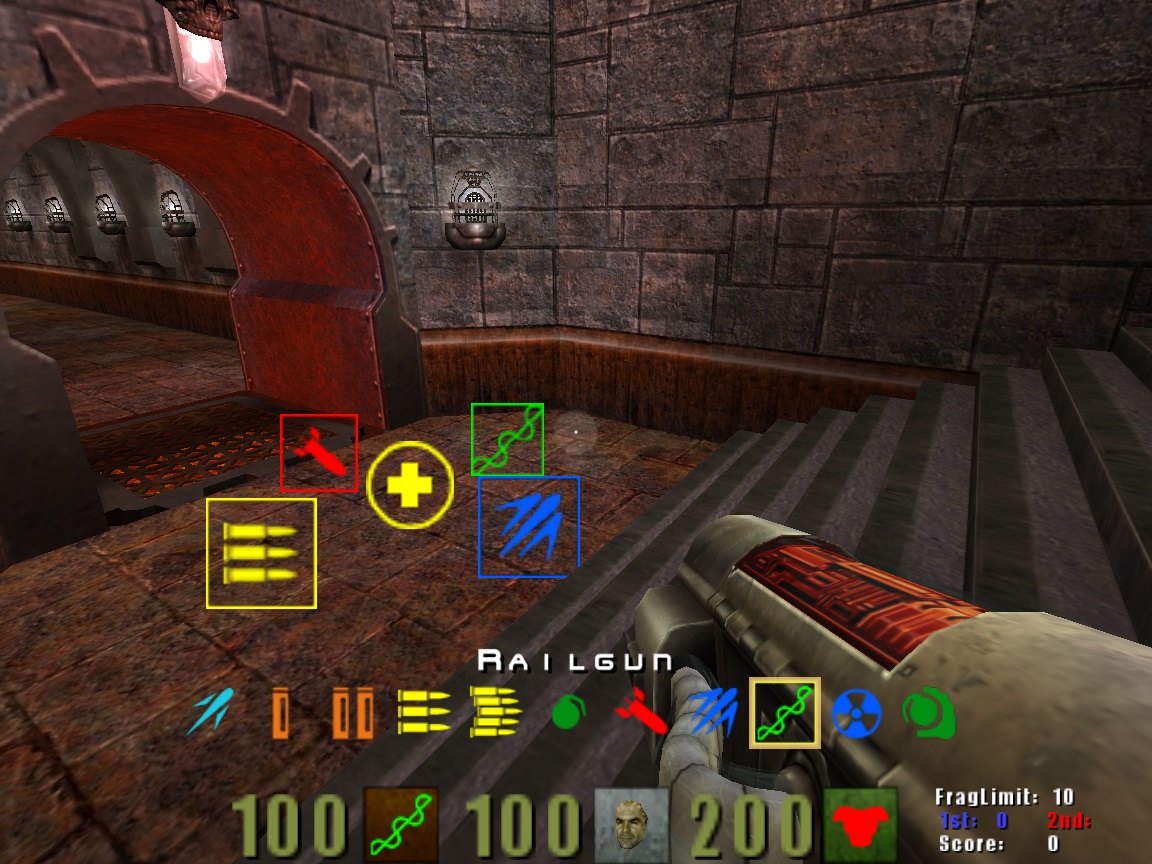
Task: Switch to the red rocket weapon icon
Action: [640, 713]
